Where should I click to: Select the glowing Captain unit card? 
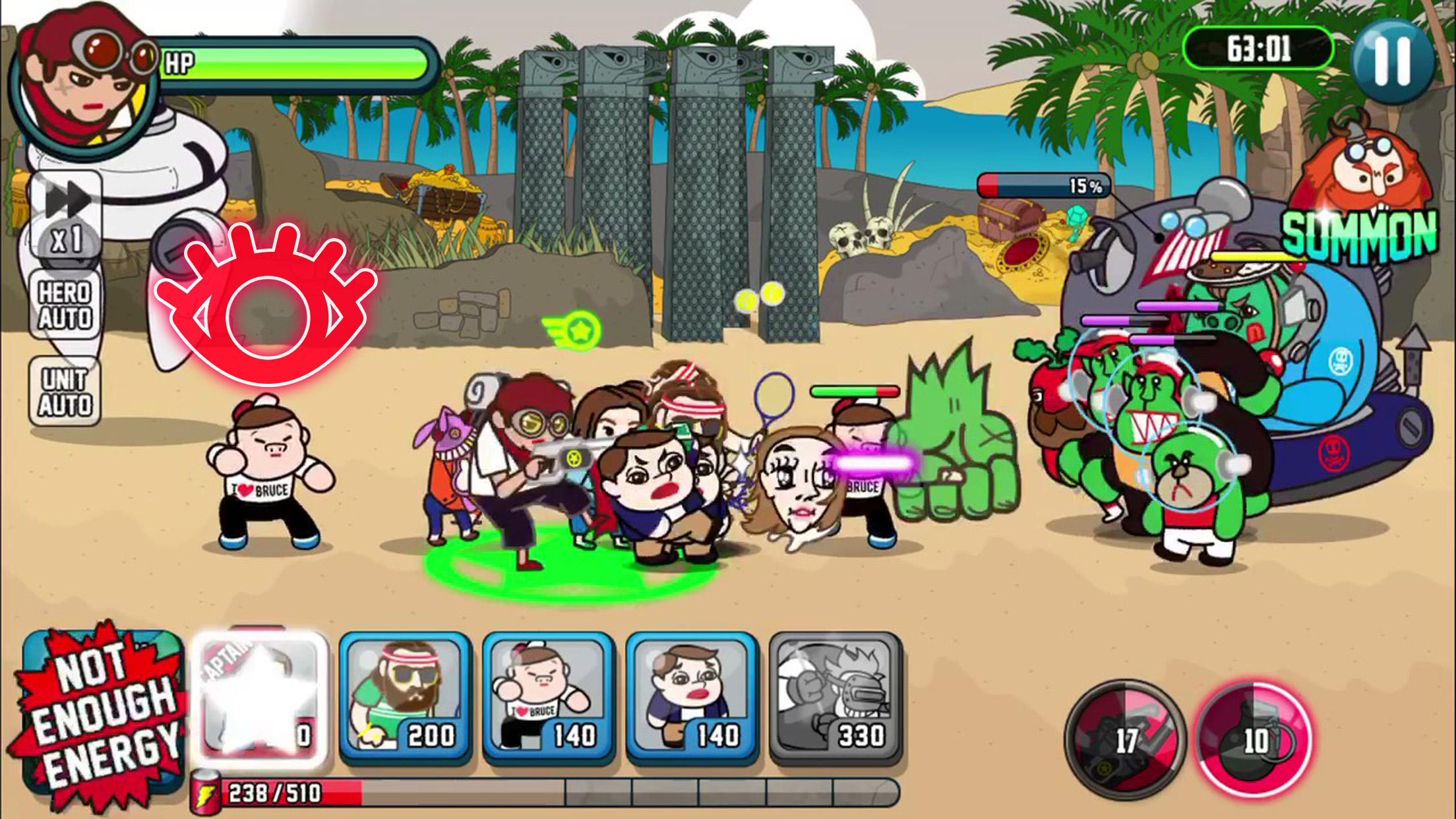[262, 700]
